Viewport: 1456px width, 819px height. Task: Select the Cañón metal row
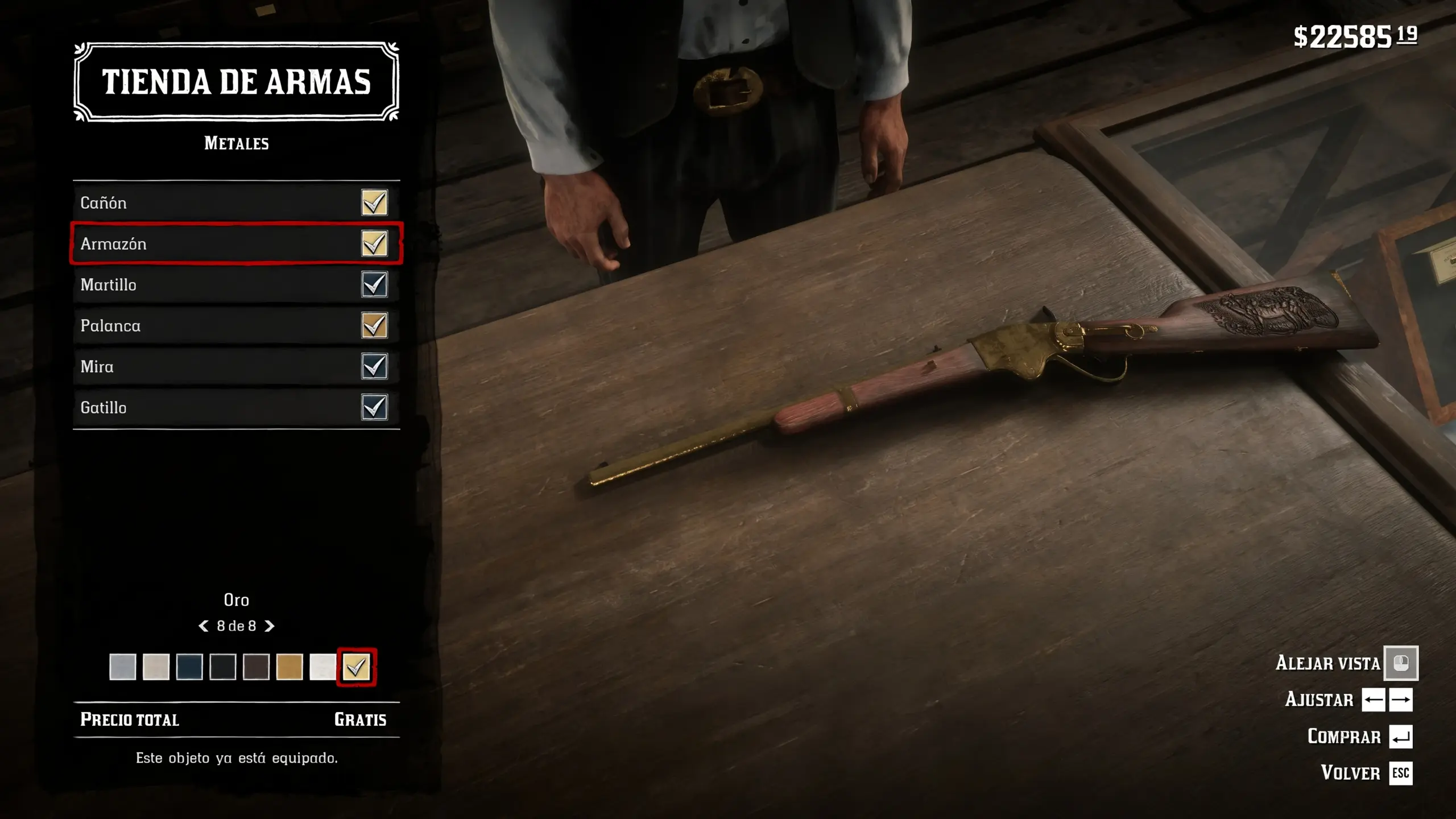tap(236, 202)
